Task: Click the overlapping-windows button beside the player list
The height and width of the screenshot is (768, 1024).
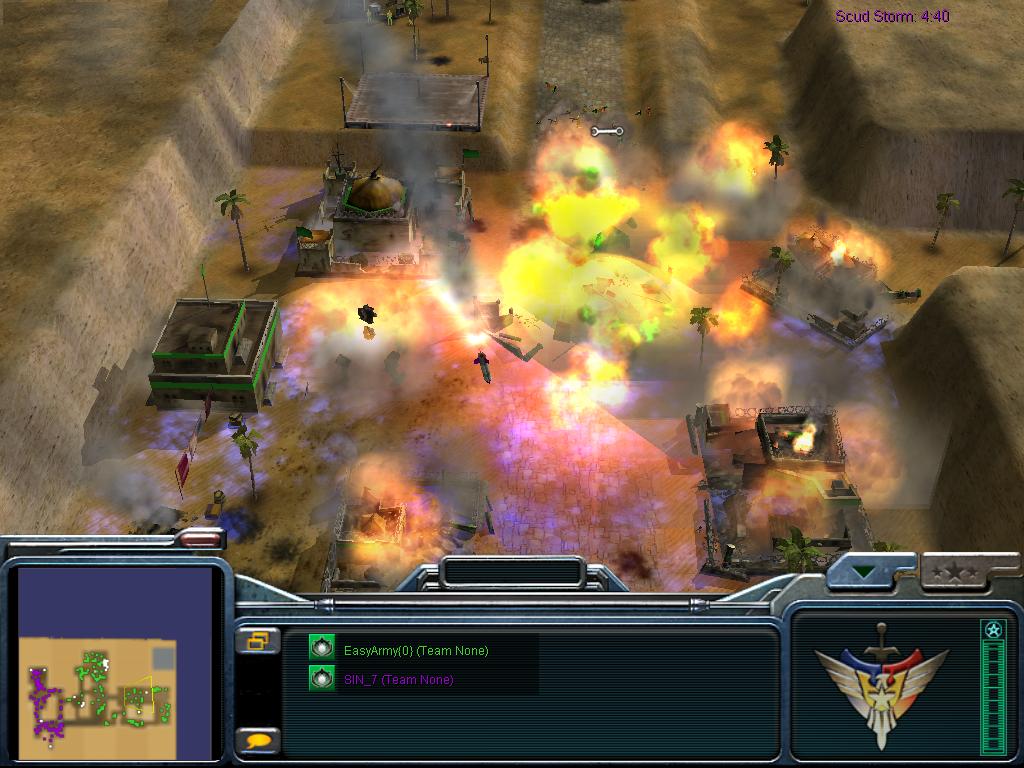Action: 257,641
